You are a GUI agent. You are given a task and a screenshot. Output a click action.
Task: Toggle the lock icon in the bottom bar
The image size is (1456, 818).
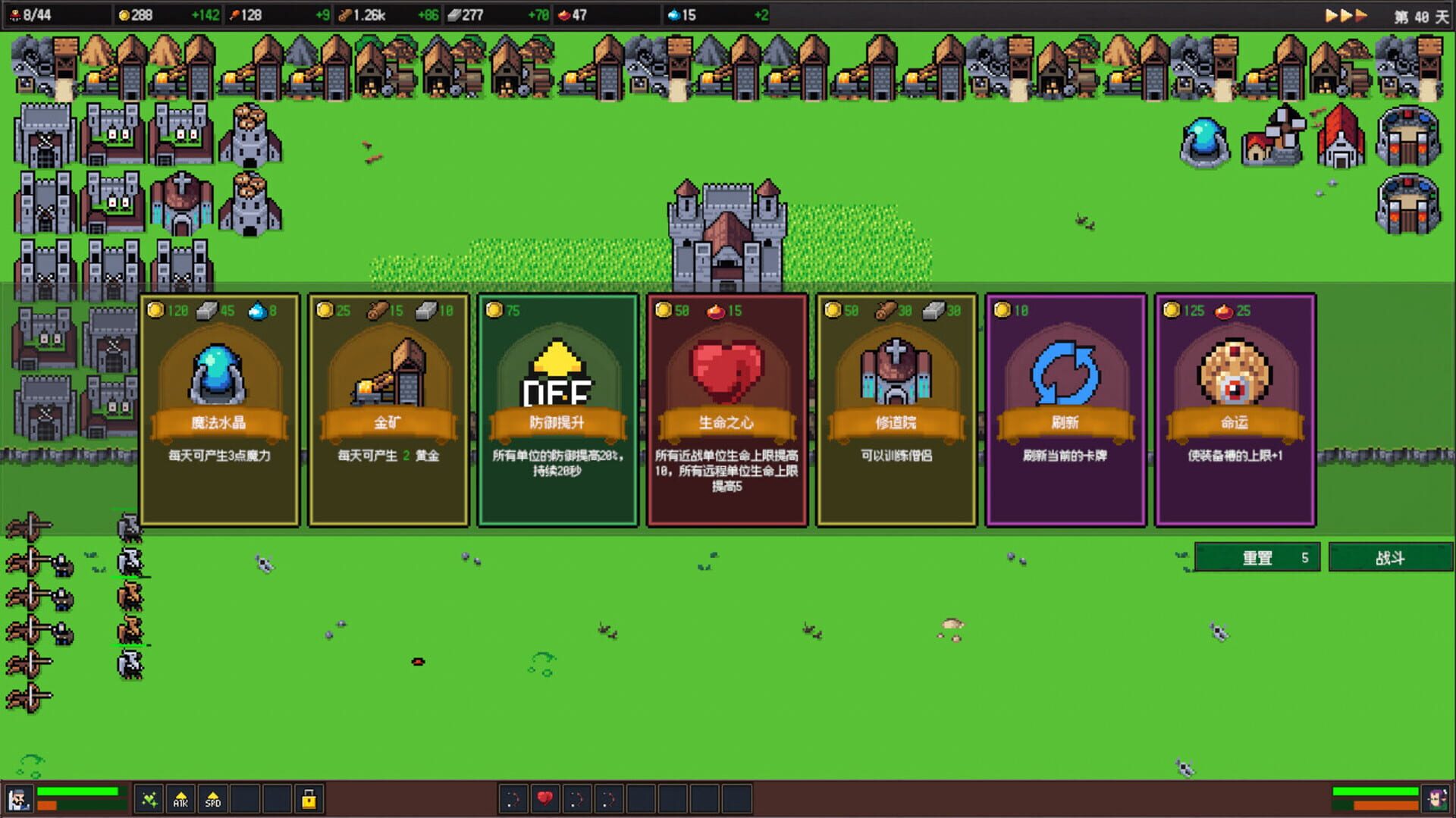pos(309,800)
